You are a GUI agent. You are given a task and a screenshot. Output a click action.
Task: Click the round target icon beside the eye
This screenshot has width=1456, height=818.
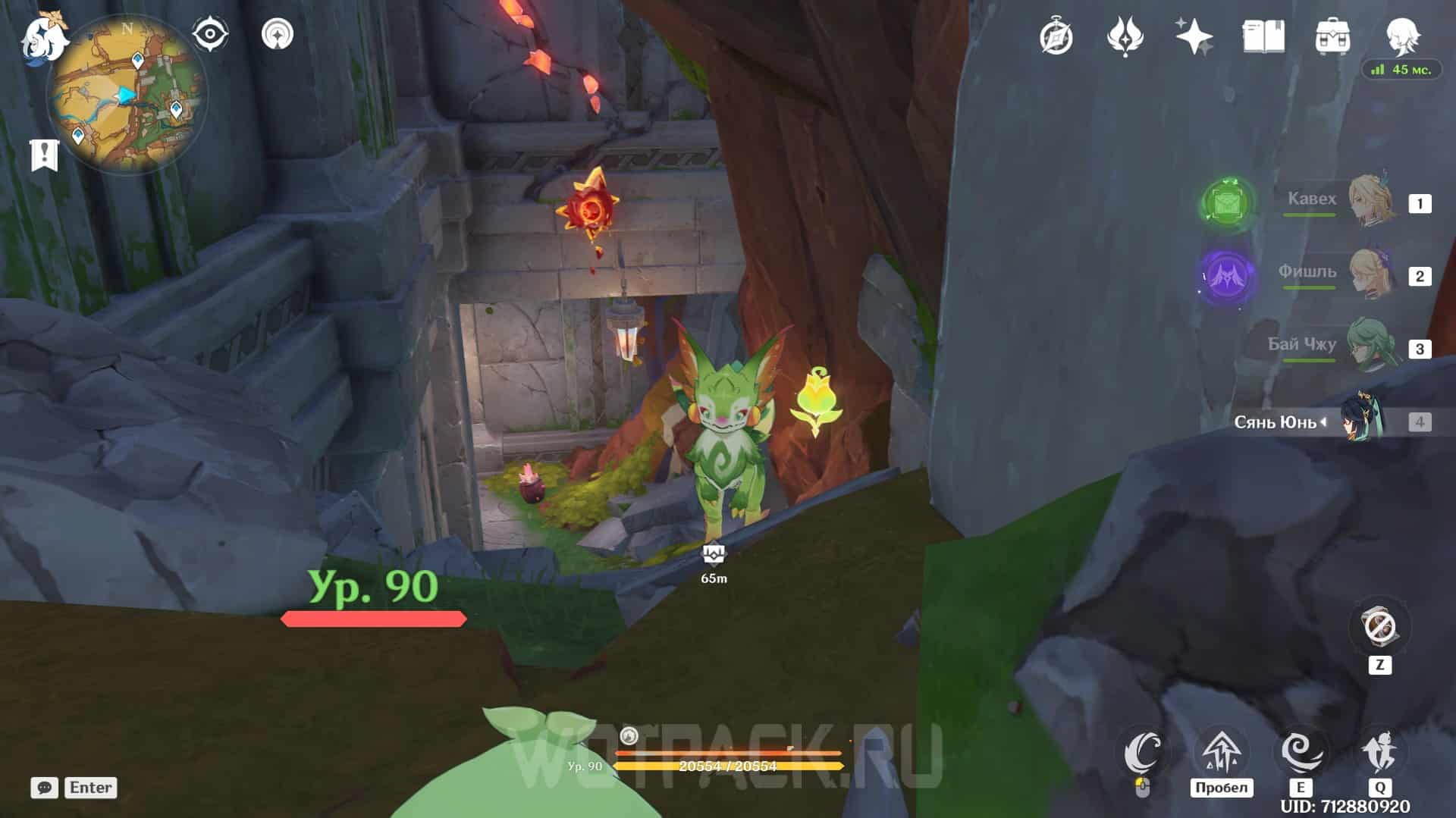point(277,35)
